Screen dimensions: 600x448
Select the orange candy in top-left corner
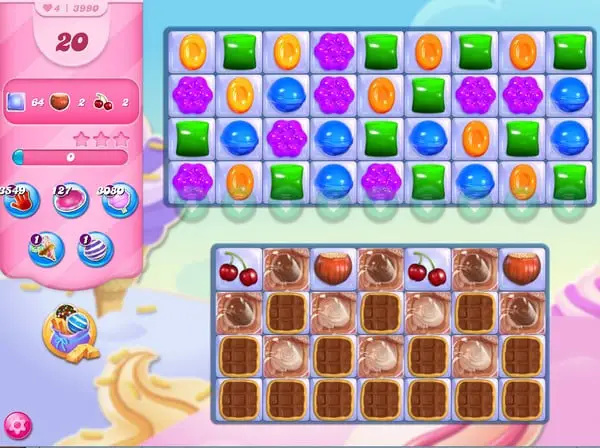coord(192,51)
